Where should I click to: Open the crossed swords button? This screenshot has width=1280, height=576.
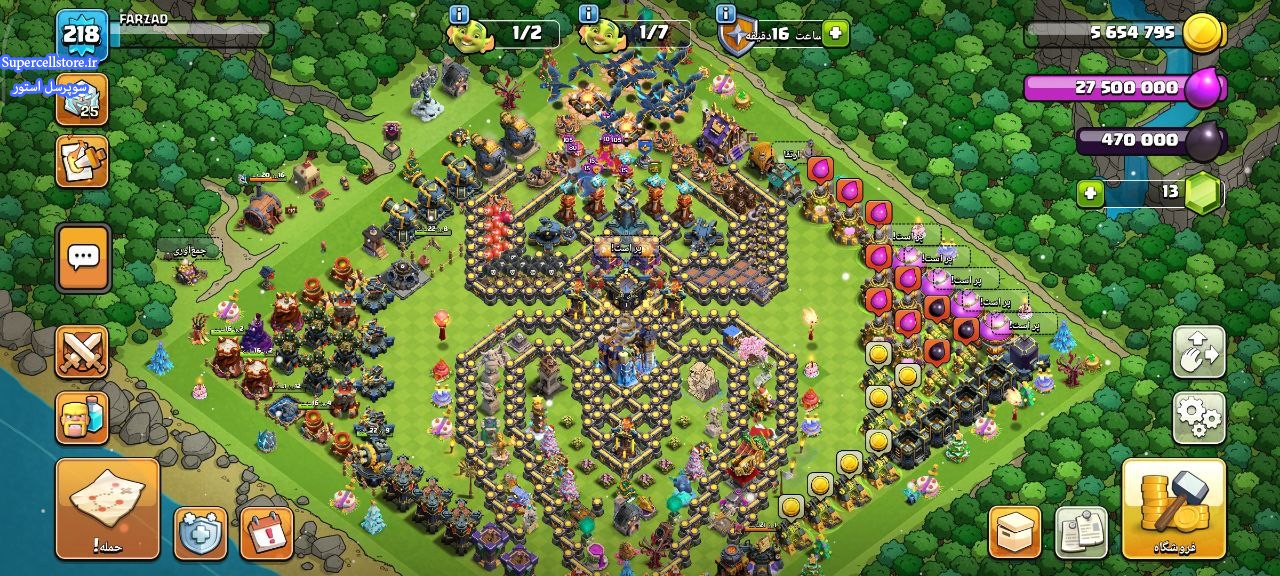[82, 353]
